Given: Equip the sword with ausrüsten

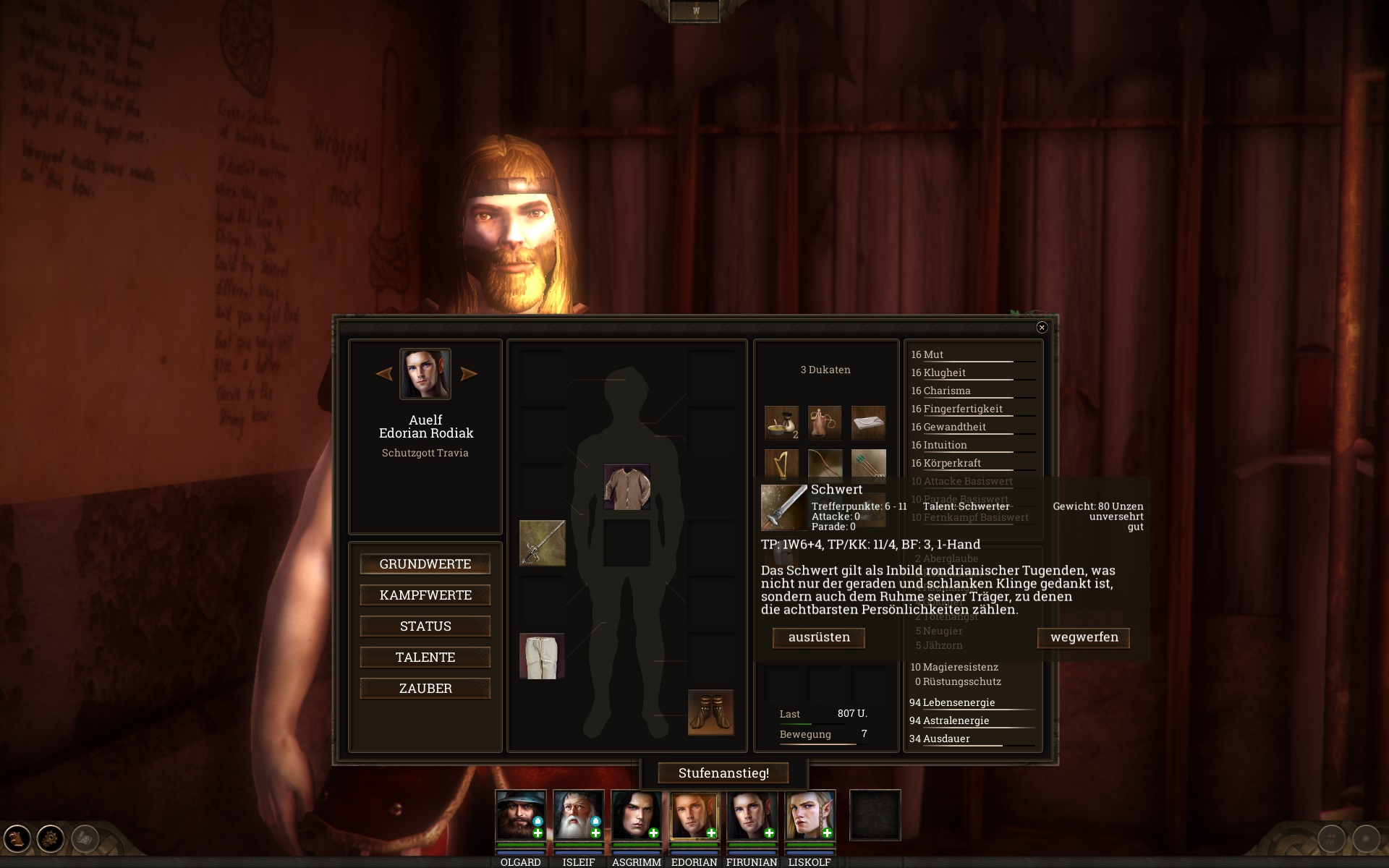Looking at the screenshot, I should pyautogui.click(x=818, y=637).
